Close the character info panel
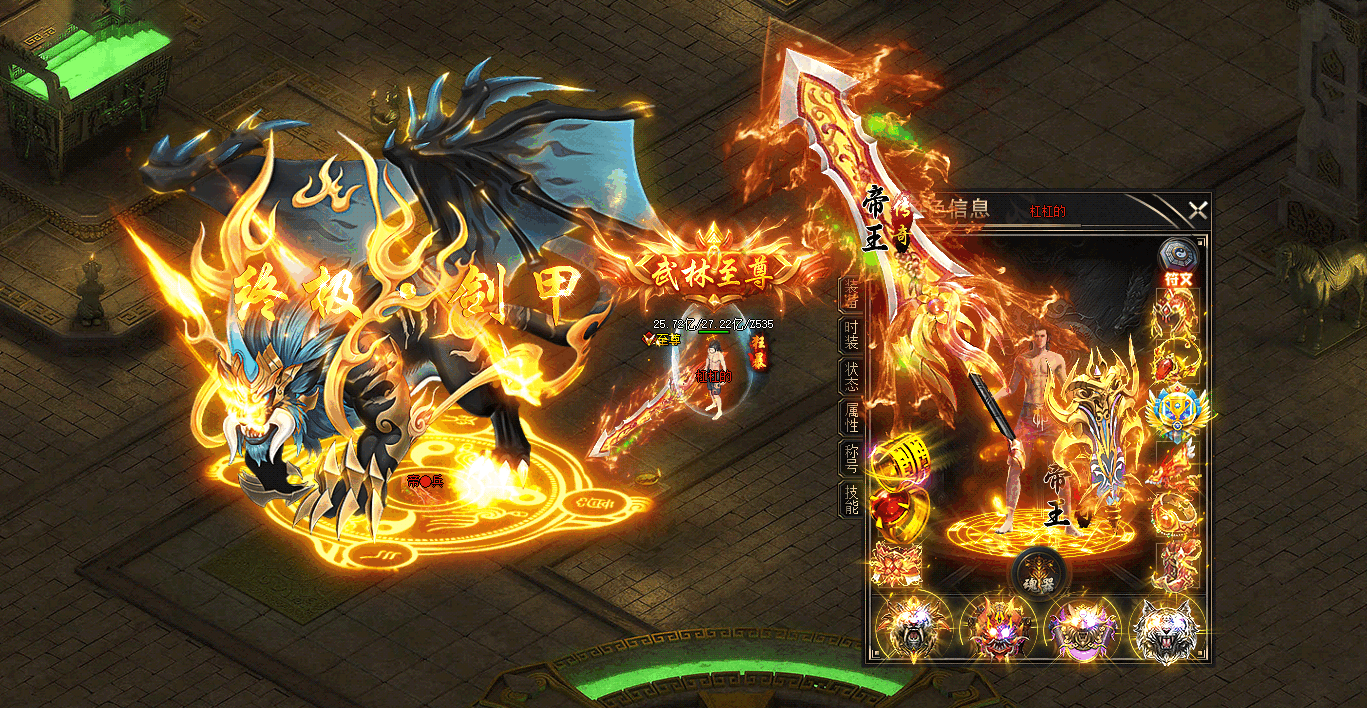The width and height of the screenshot is (1367, 708). click(1197, 210)
